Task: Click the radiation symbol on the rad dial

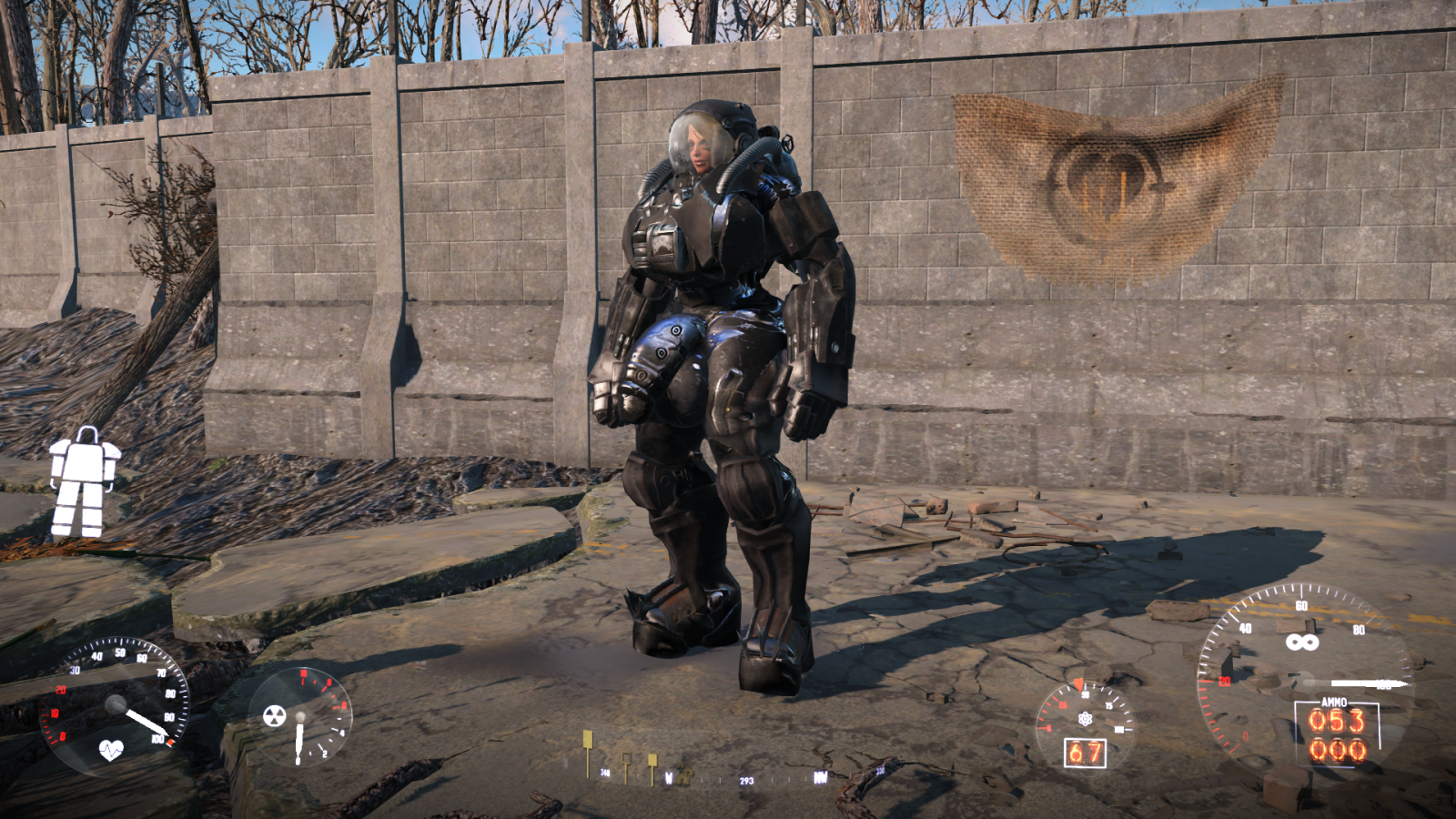Action: 274,715
